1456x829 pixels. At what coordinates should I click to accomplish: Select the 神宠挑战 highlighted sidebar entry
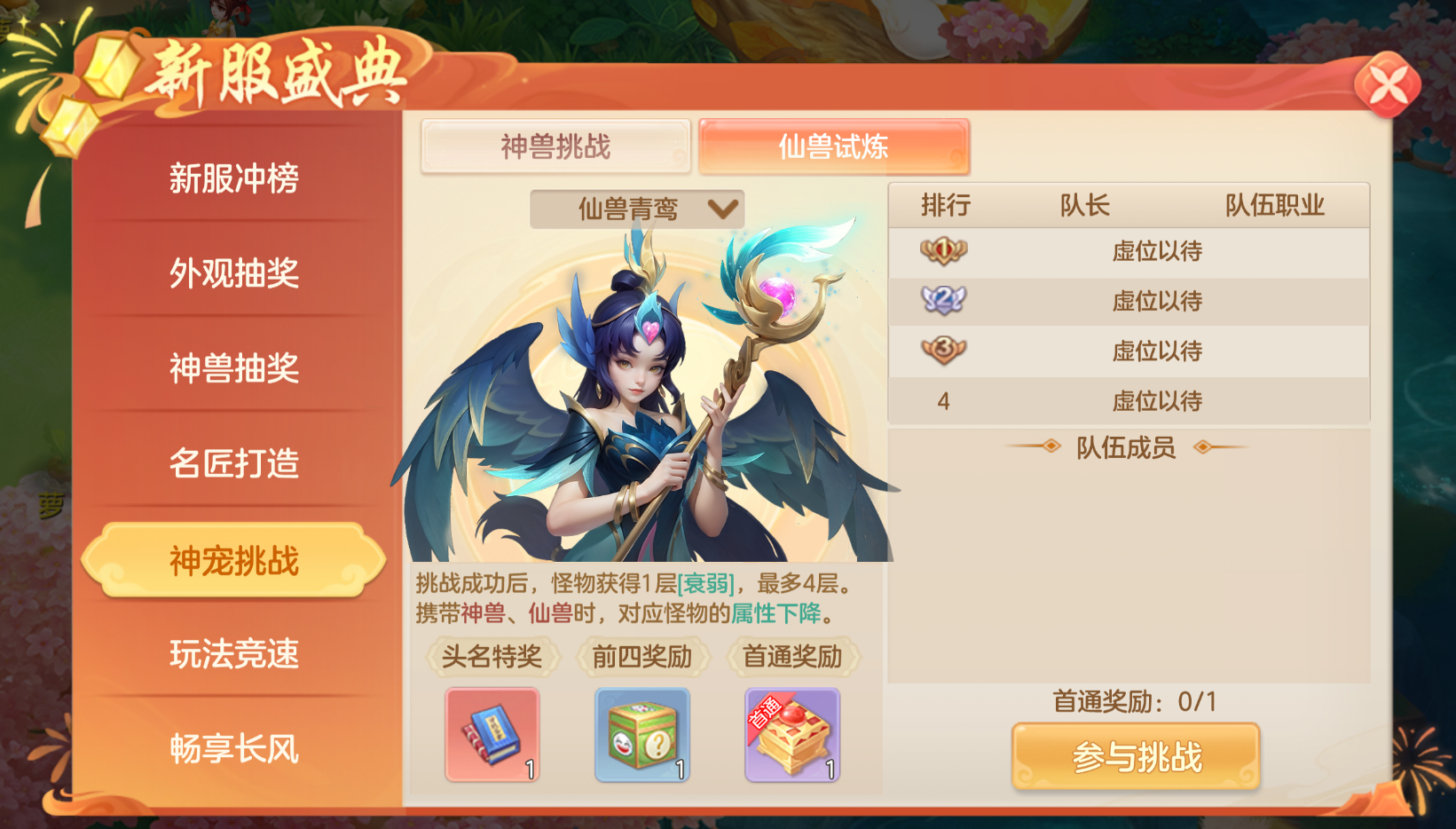point(233,557)
